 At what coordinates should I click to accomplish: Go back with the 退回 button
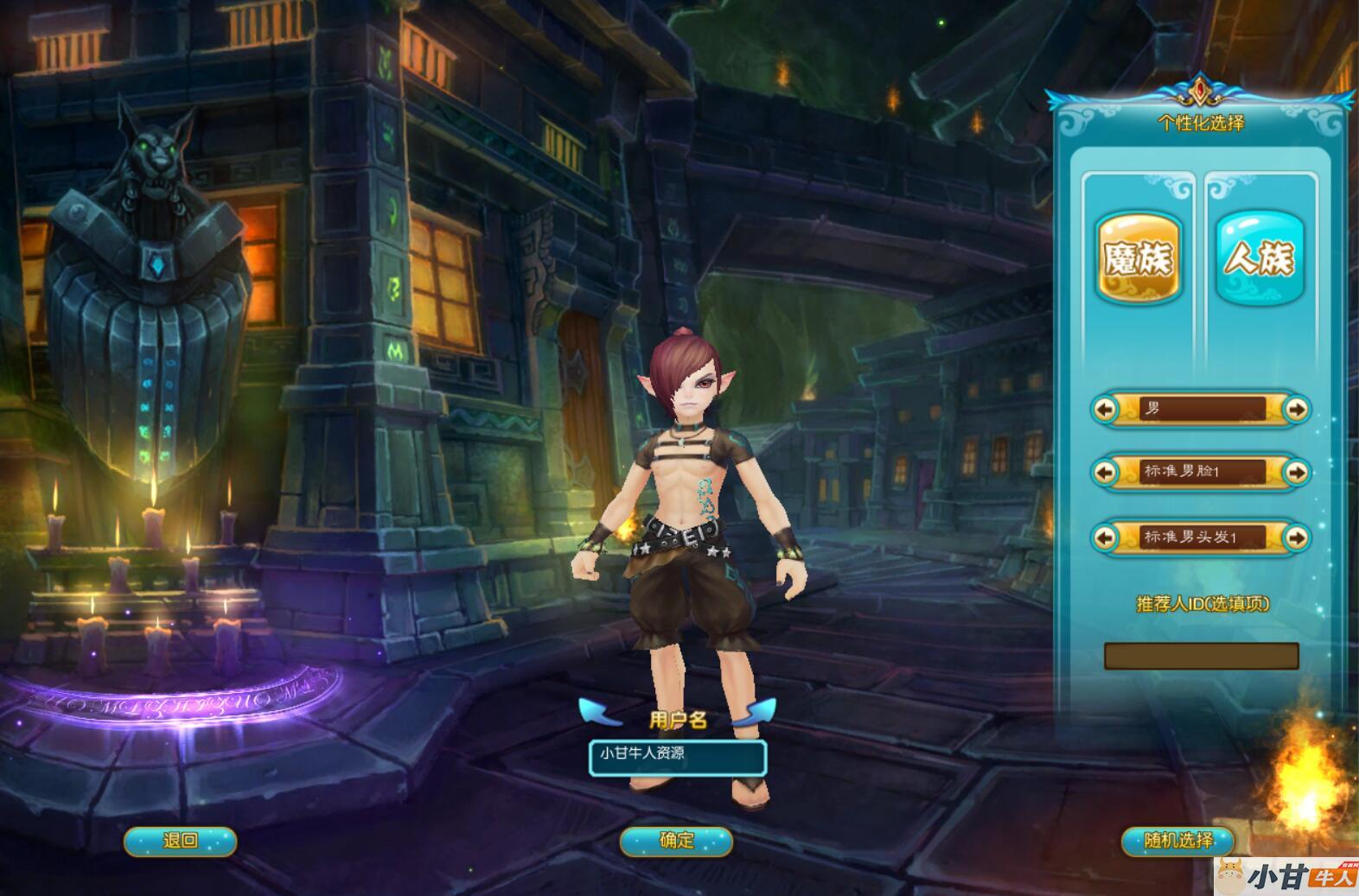pyautogui.click(x=180, y=841)
